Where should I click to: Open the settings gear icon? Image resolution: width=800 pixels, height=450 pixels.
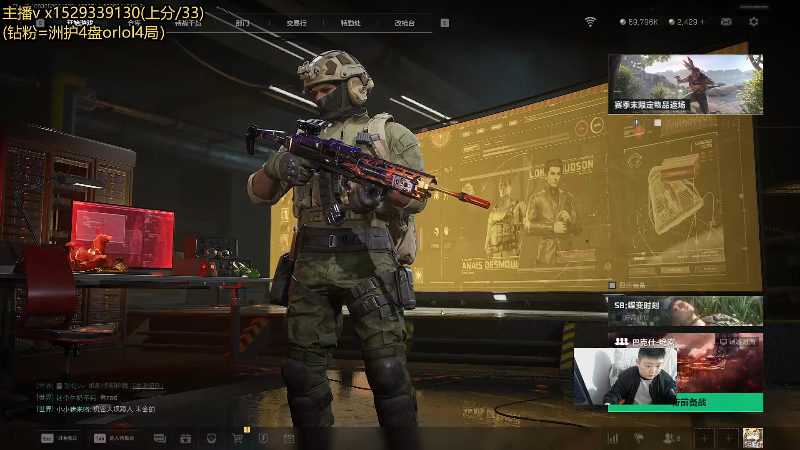pyautogui.click(x=754, y=22)
